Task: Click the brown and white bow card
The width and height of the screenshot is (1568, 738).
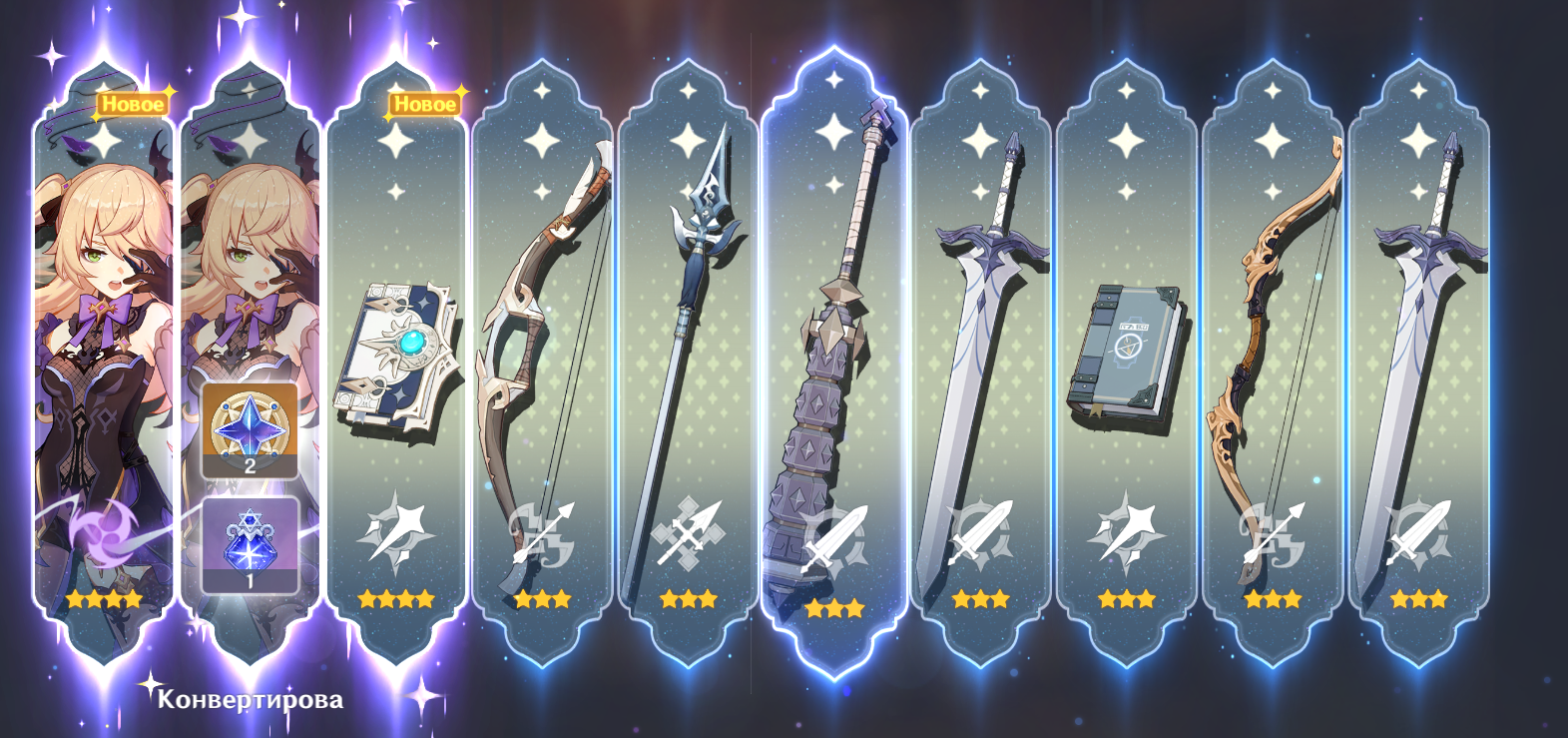Action: point(542,360)
